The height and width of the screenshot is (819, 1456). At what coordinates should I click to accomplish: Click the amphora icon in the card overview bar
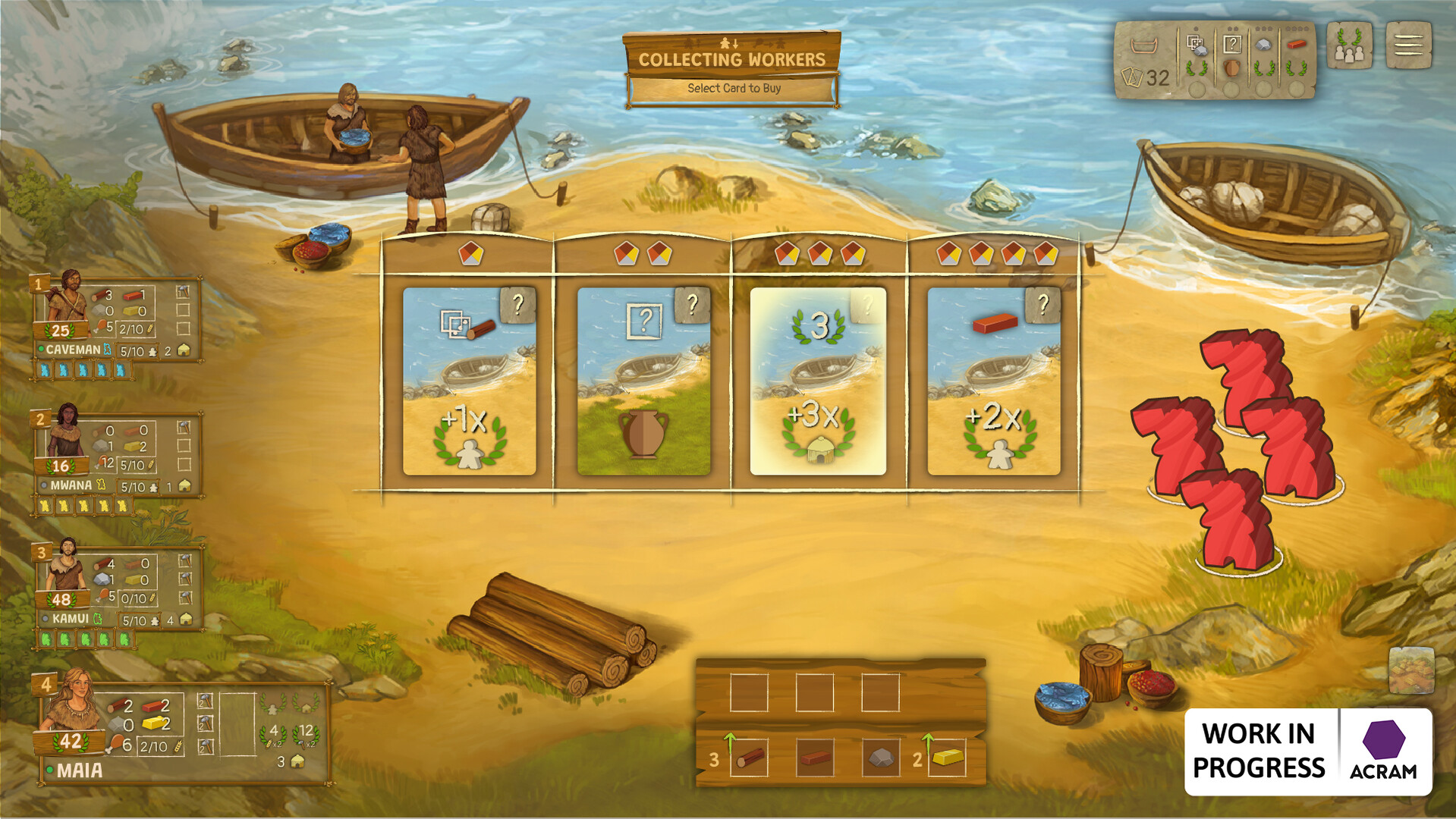pos(1232,70)
